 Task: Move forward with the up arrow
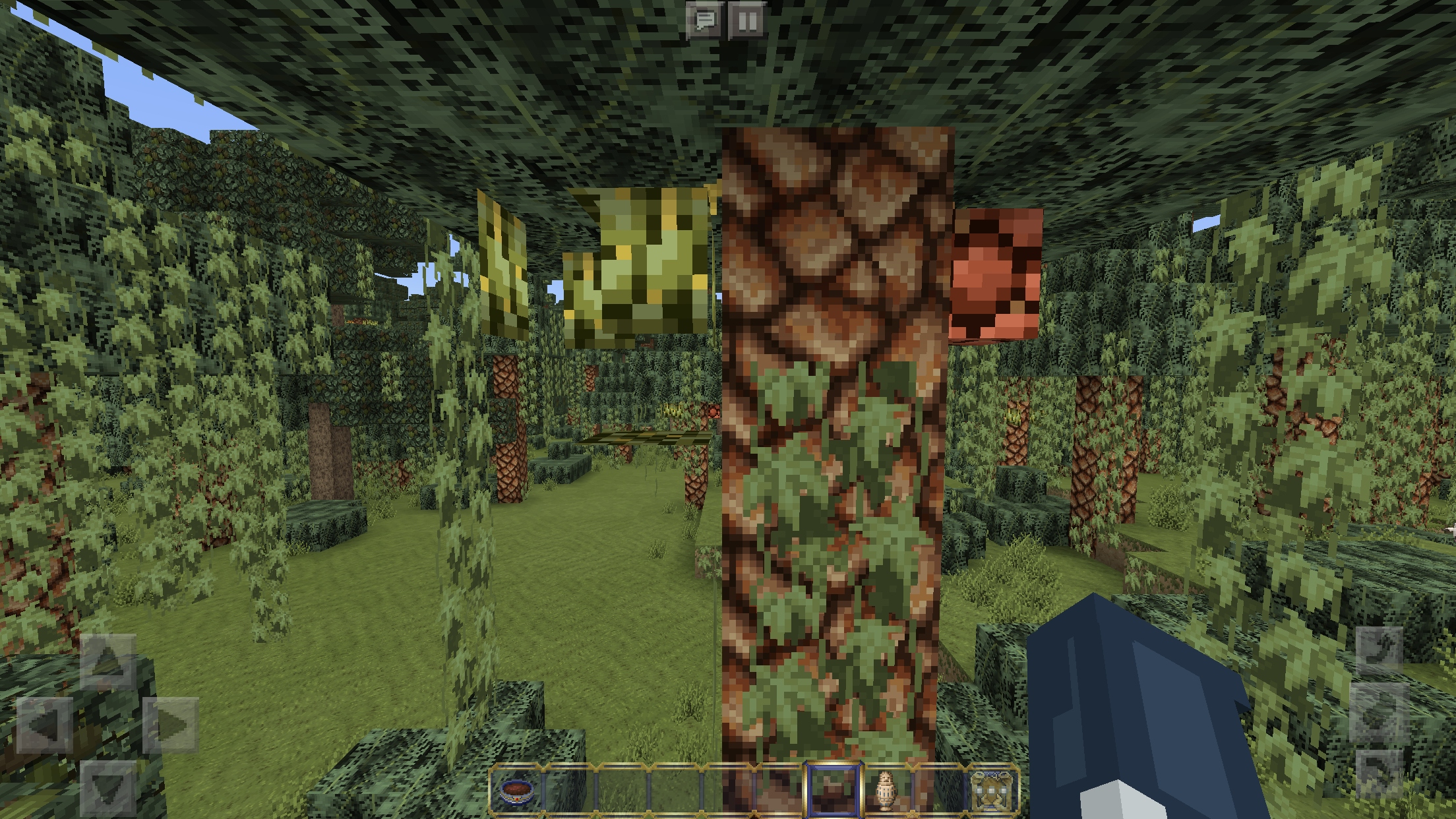(108, 662)
